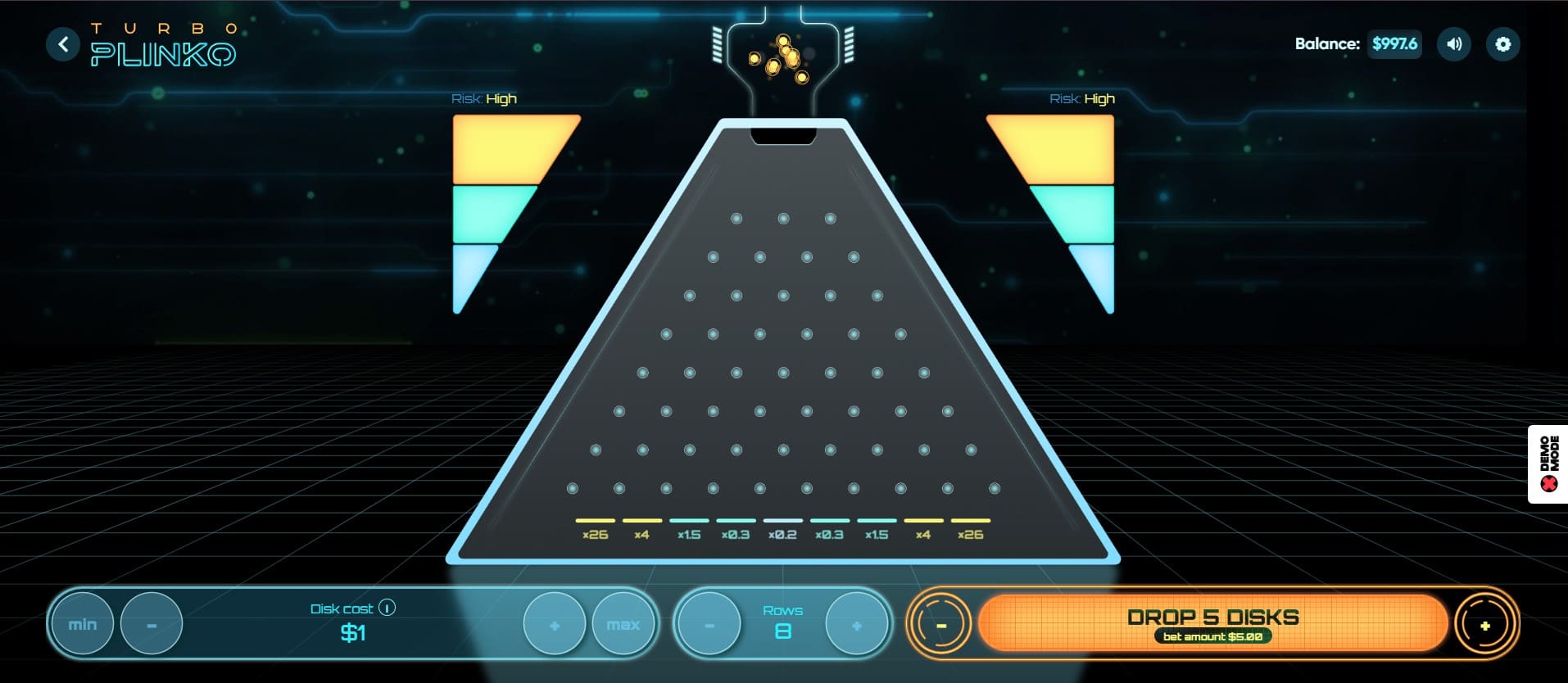Increase the Rows count
Image resolution: width=1568 pixels, height=683 pixels.
(857, 623)
